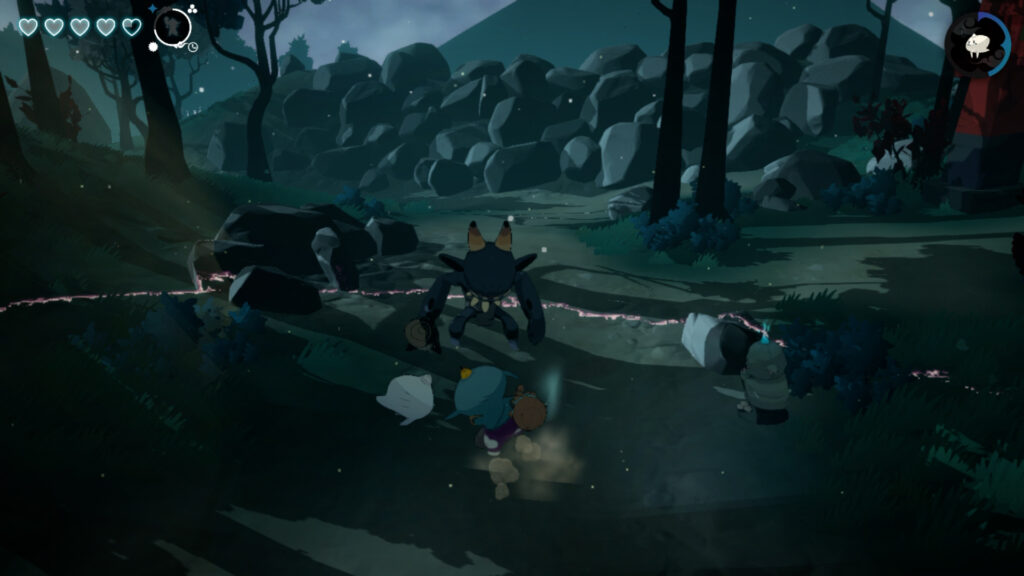Viewport: 1024px width, 576px height.
Task: Select the circular character silhouette dial
Action: coord(172,27)
